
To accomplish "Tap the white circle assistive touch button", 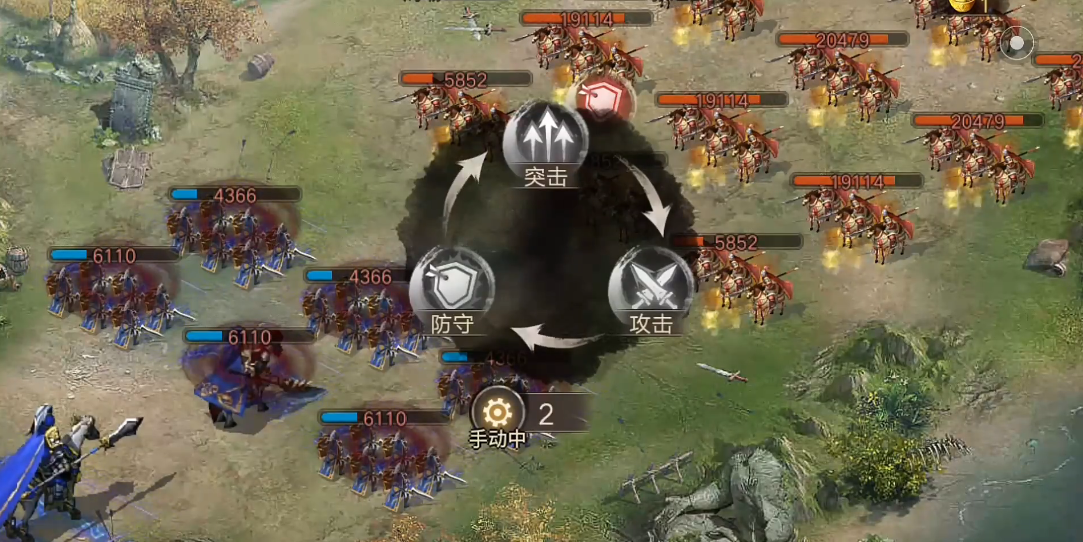I will tap(1017, 45).
